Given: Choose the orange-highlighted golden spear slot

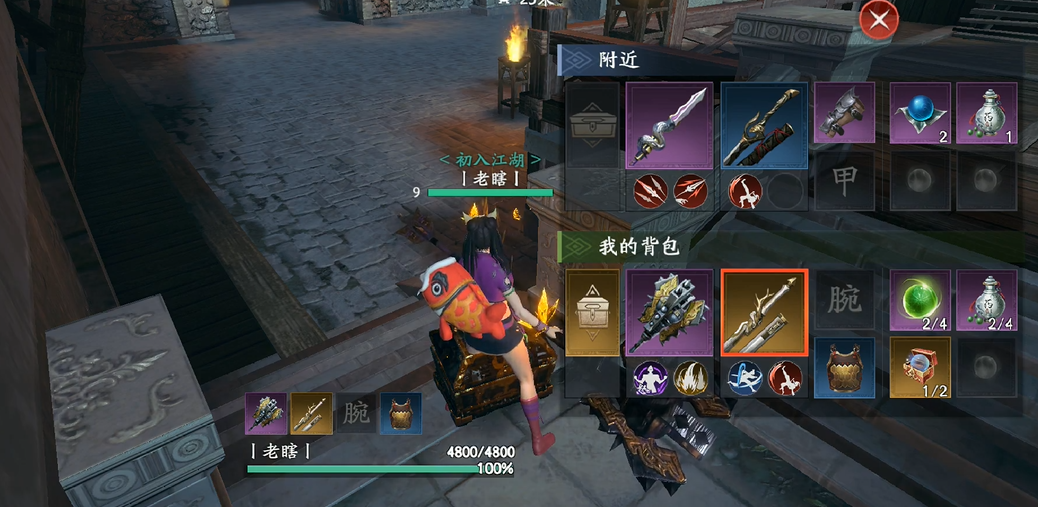Looking at the screenshot, I should 764,312.
